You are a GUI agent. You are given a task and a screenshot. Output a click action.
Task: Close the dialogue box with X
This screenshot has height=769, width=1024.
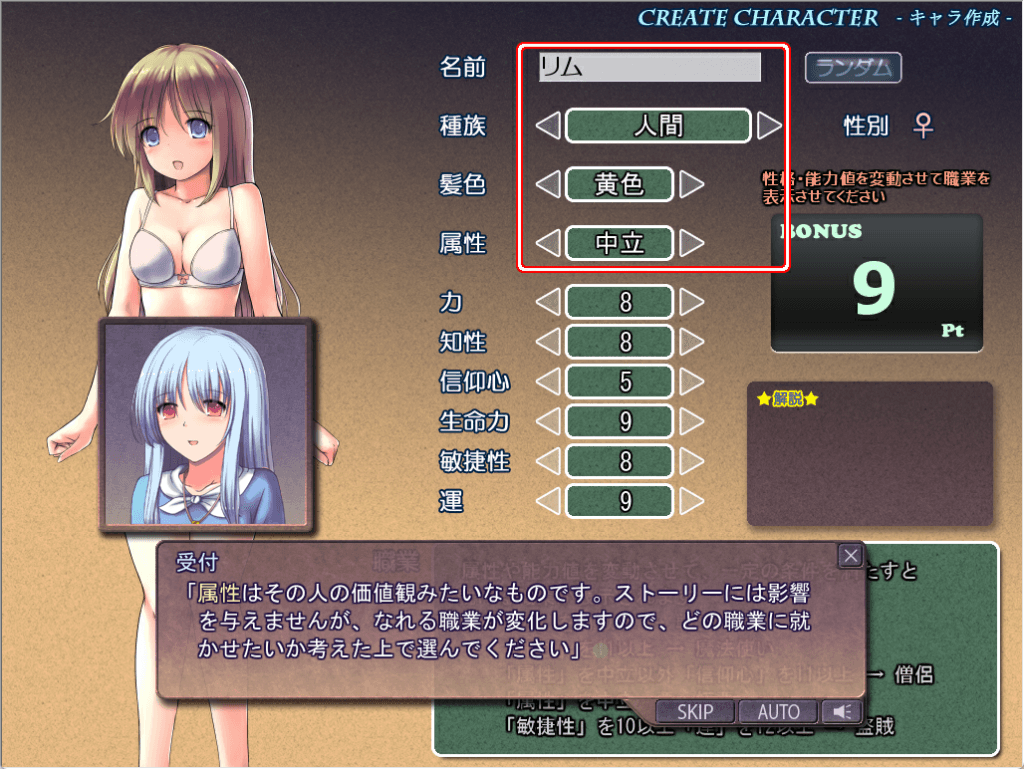tap(851, 556)
